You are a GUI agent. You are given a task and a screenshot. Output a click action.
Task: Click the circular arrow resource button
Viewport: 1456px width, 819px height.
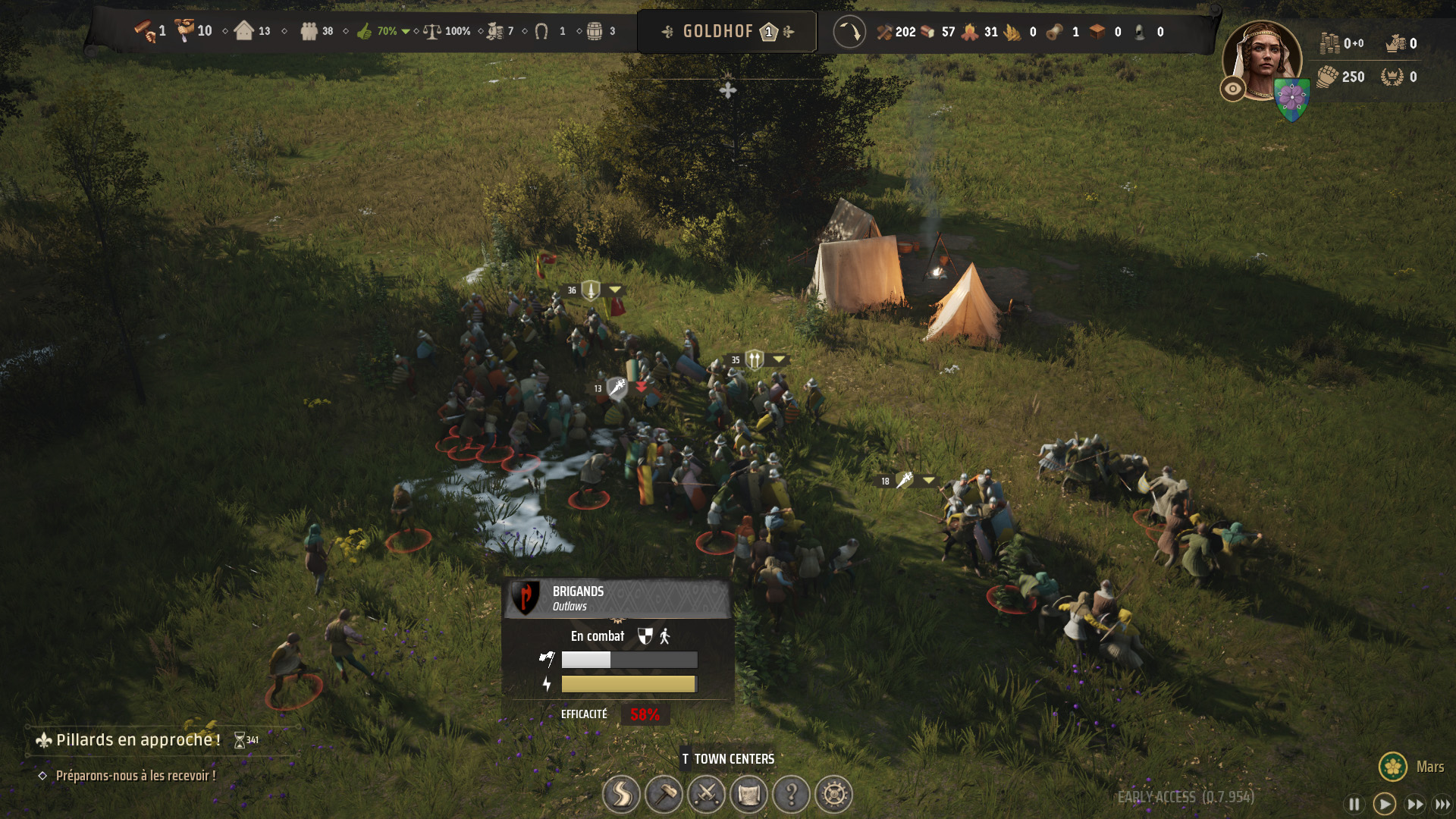pyautogui.click(x=849, y=32)
